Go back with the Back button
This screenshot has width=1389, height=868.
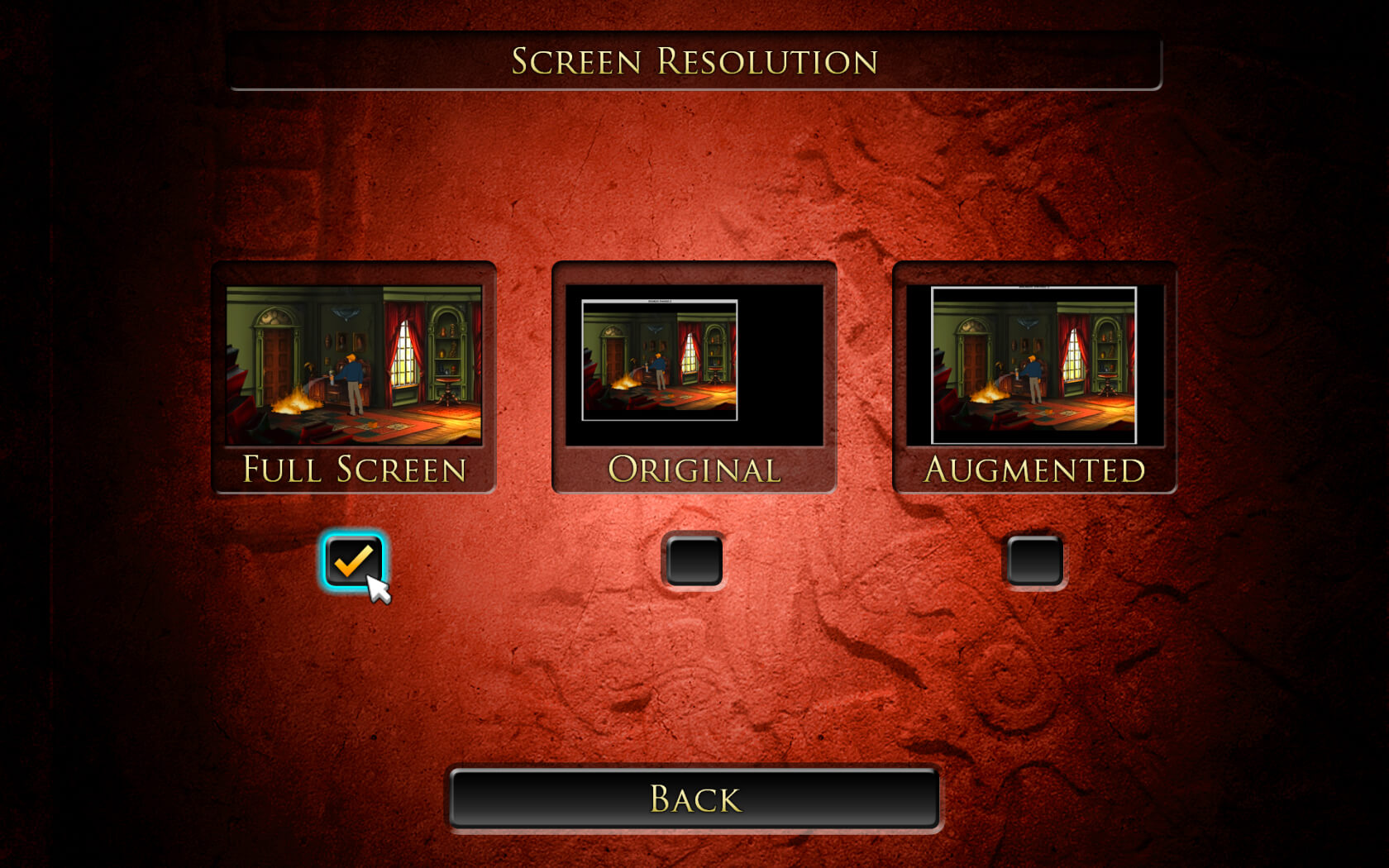pyautogui.click(x=694, y=799)
